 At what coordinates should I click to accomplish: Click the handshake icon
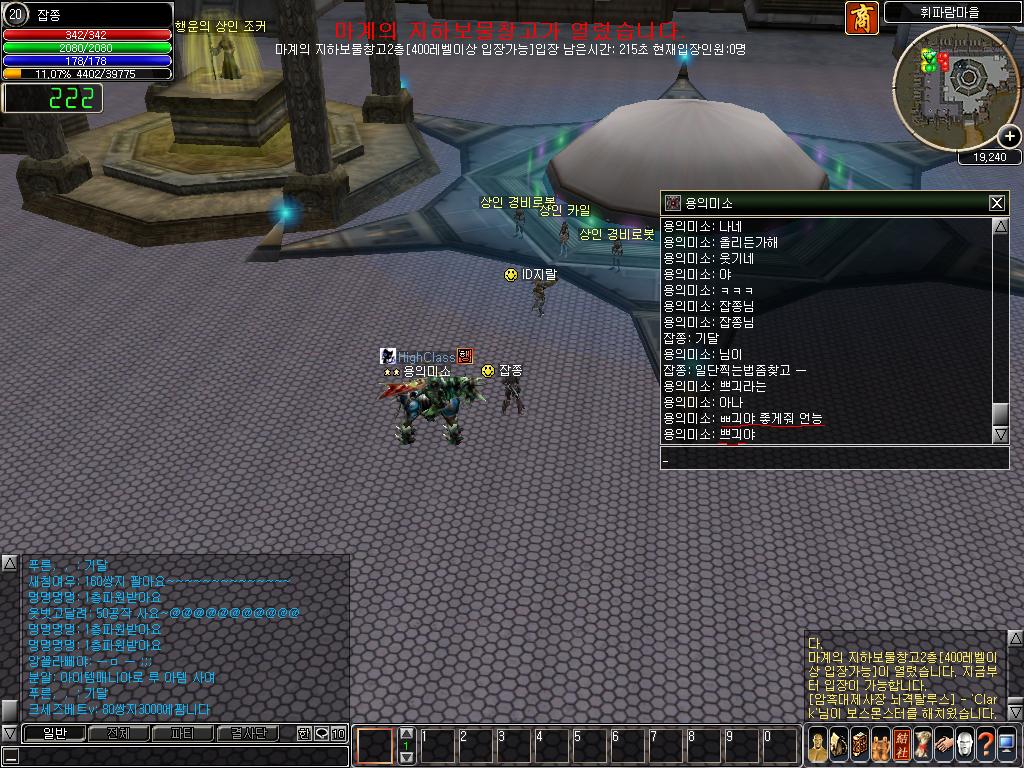coord(944,743)
